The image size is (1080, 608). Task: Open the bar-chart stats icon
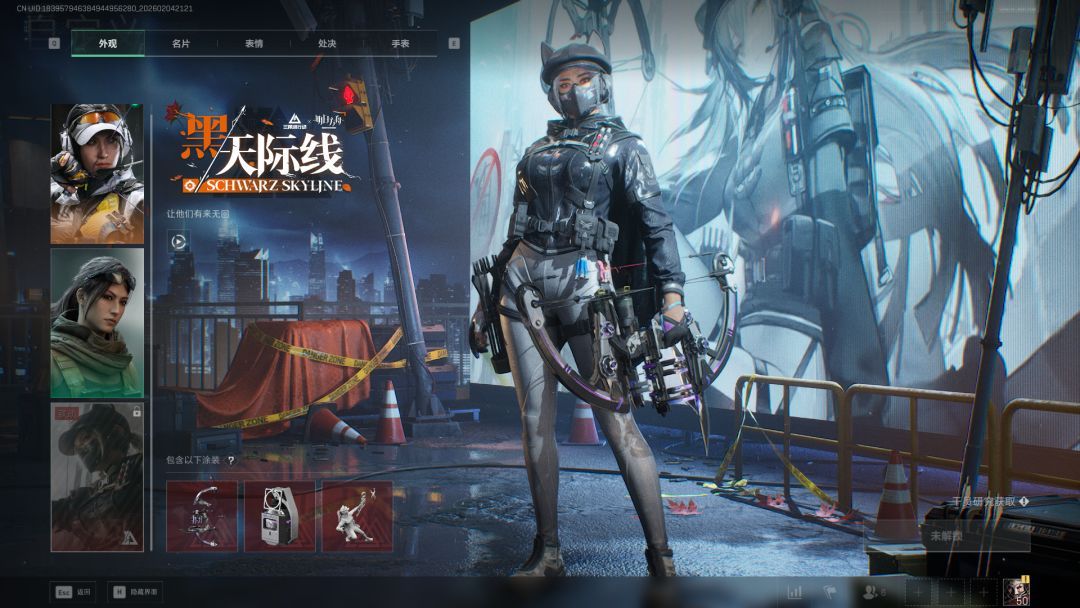(795, 592)
